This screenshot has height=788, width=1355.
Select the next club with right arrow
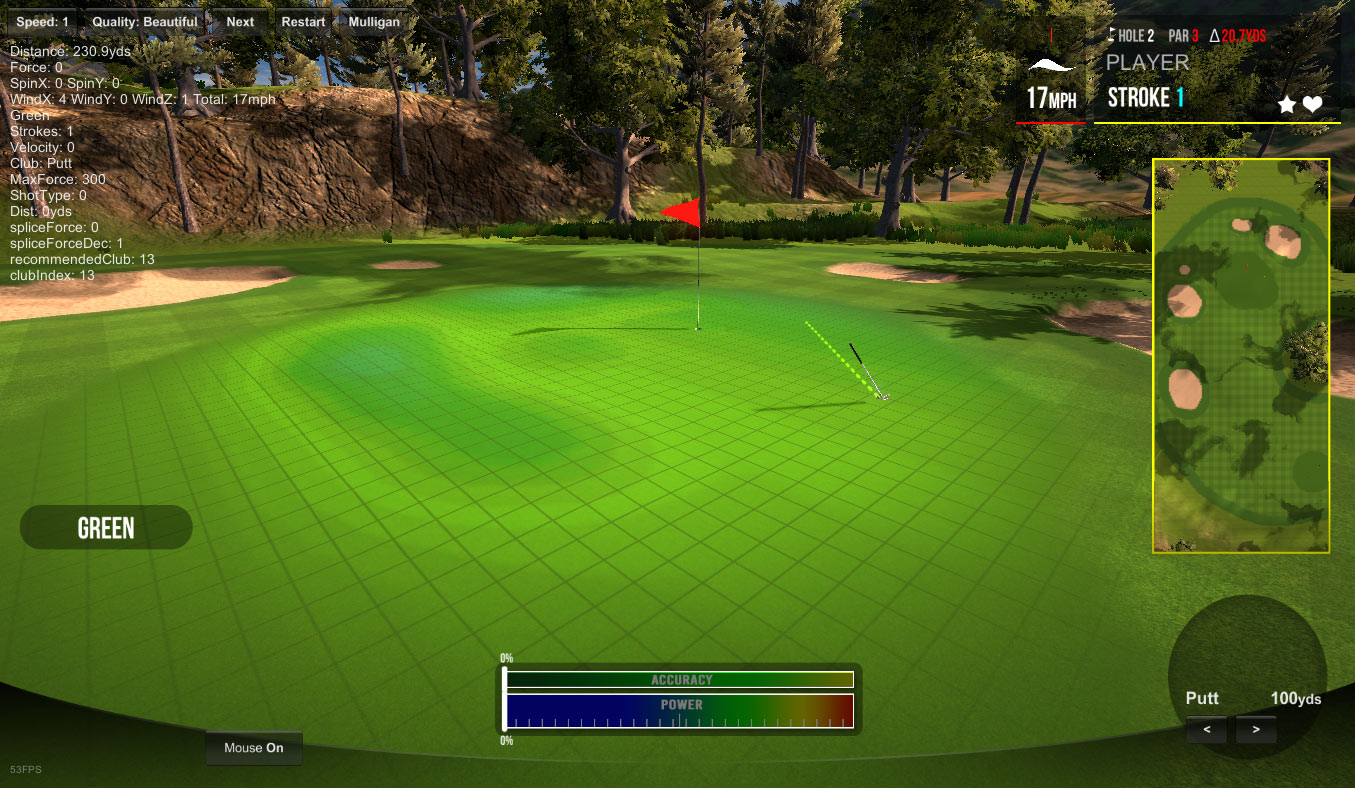(x=1256, y=730)
